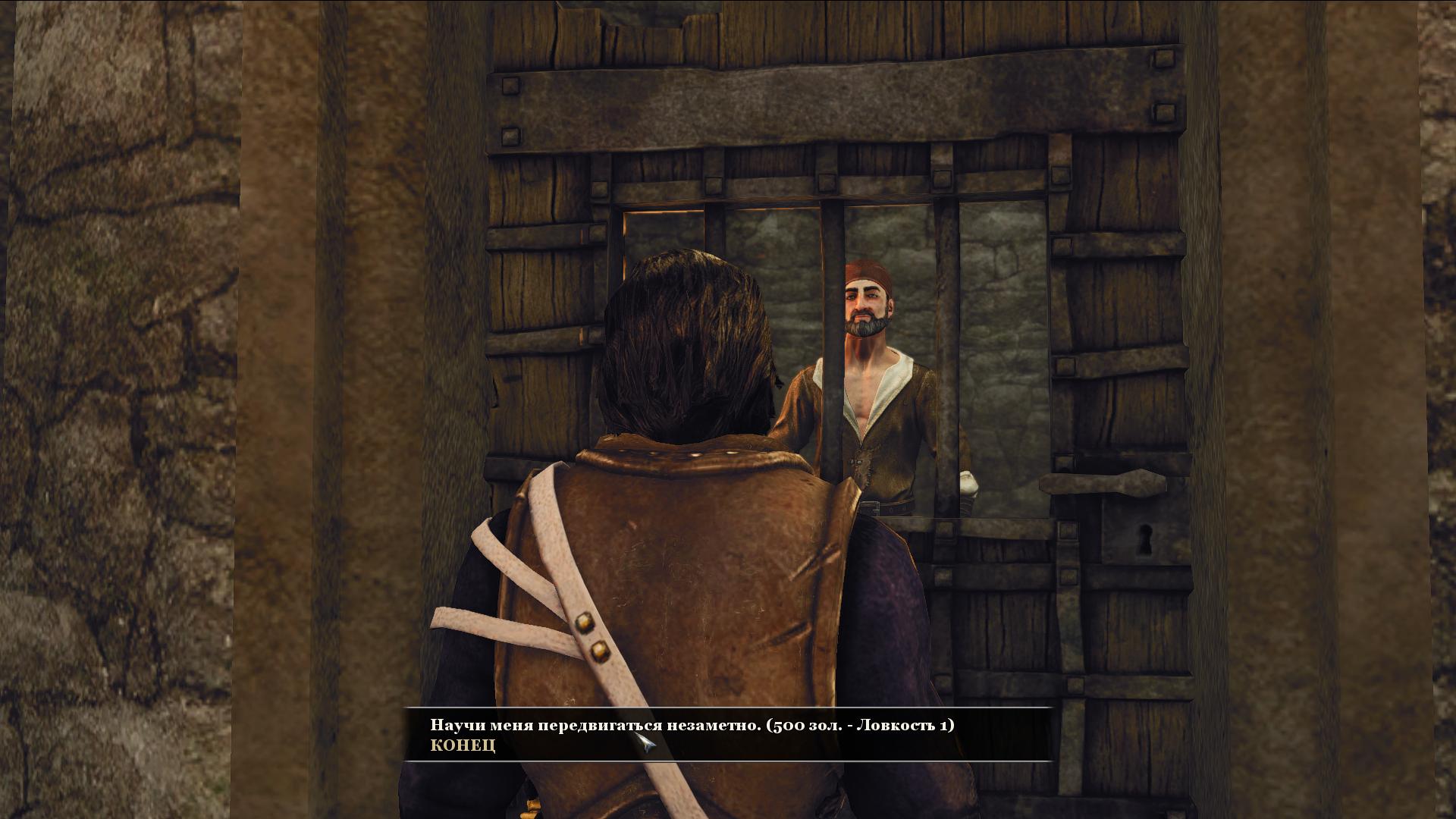Choose the КОНЕЦ option to end dialogue
This screenshot has height=819, width=1456.
point(463,745)
